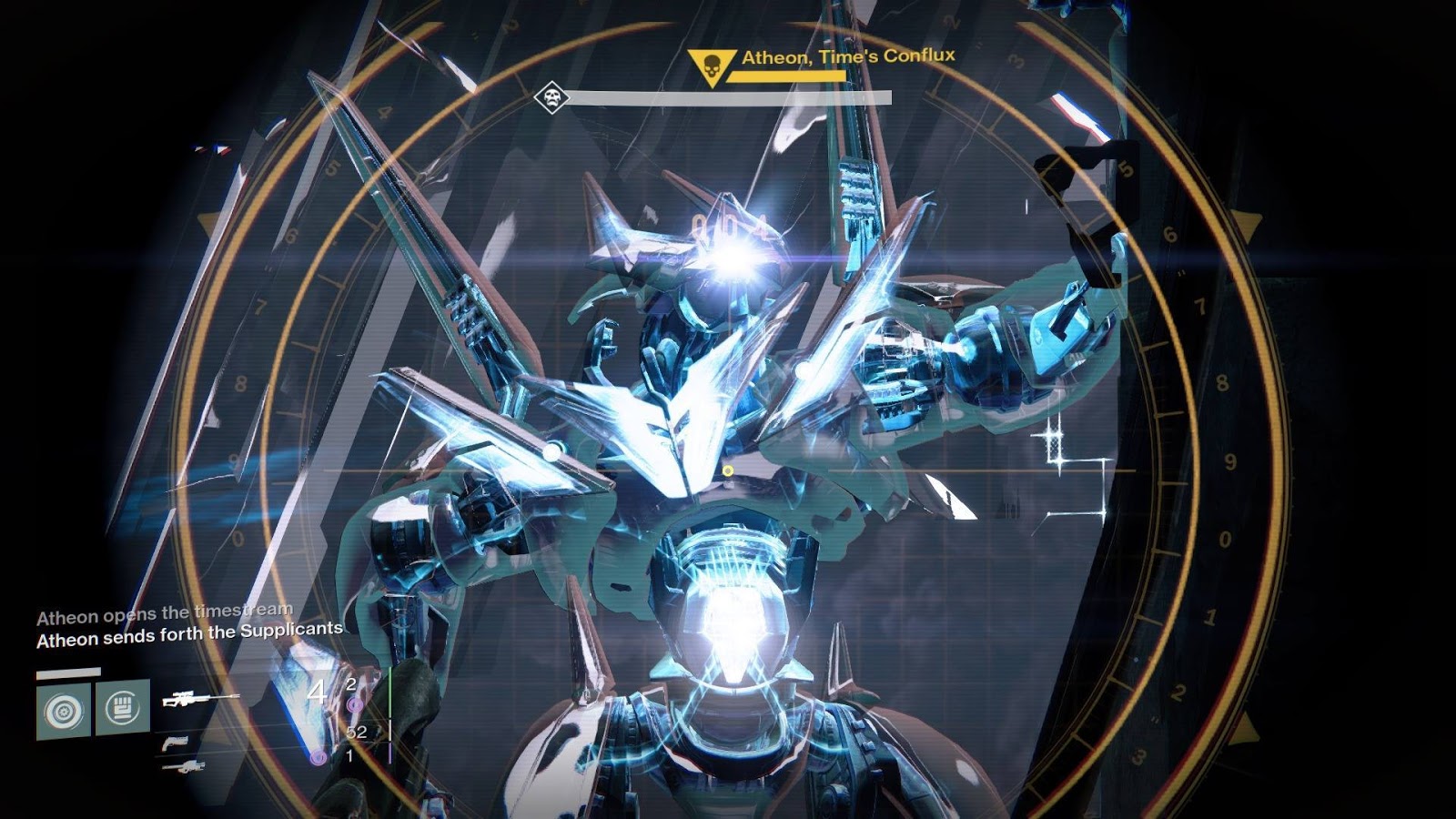Toggle the purple heavy ammo circle

320,758
